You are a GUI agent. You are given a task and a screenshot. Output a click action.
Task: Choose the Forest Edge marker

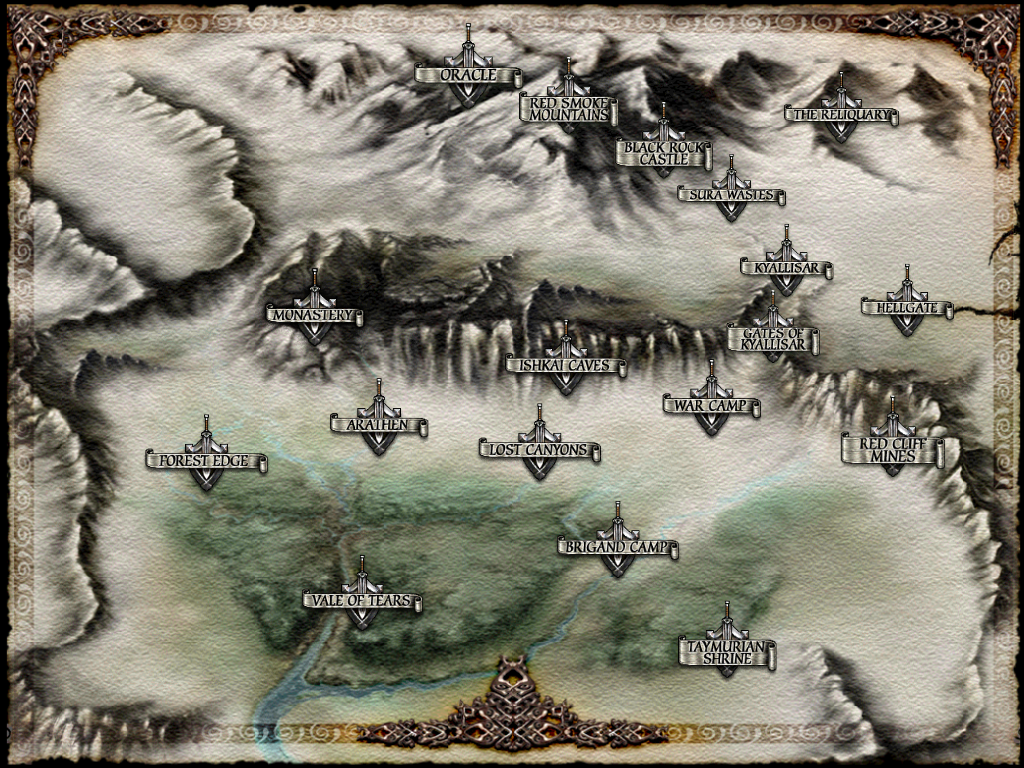[x=206, y=462]
